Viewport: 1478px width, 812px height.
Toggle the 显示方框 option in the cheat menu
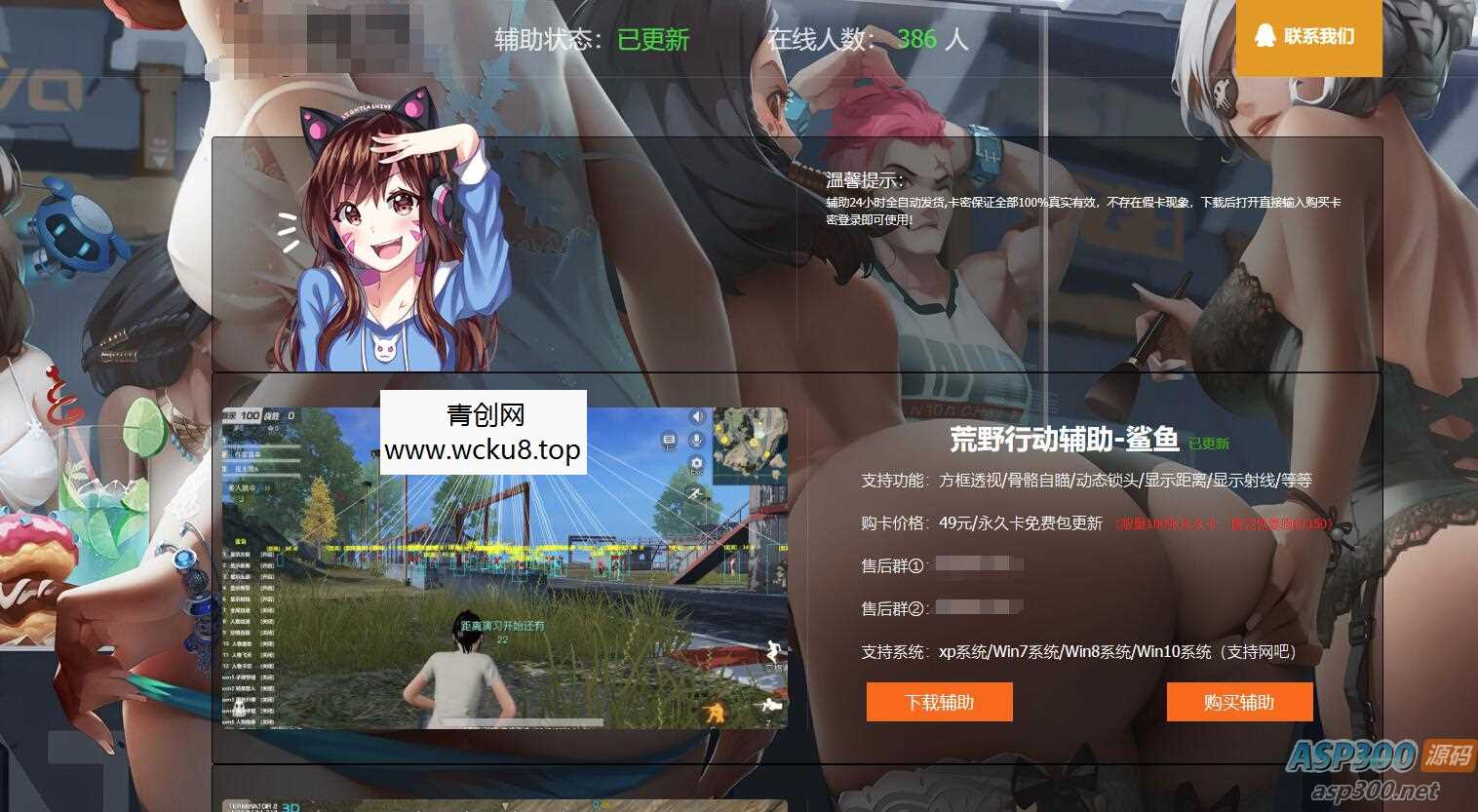click(x=242, y=552)
